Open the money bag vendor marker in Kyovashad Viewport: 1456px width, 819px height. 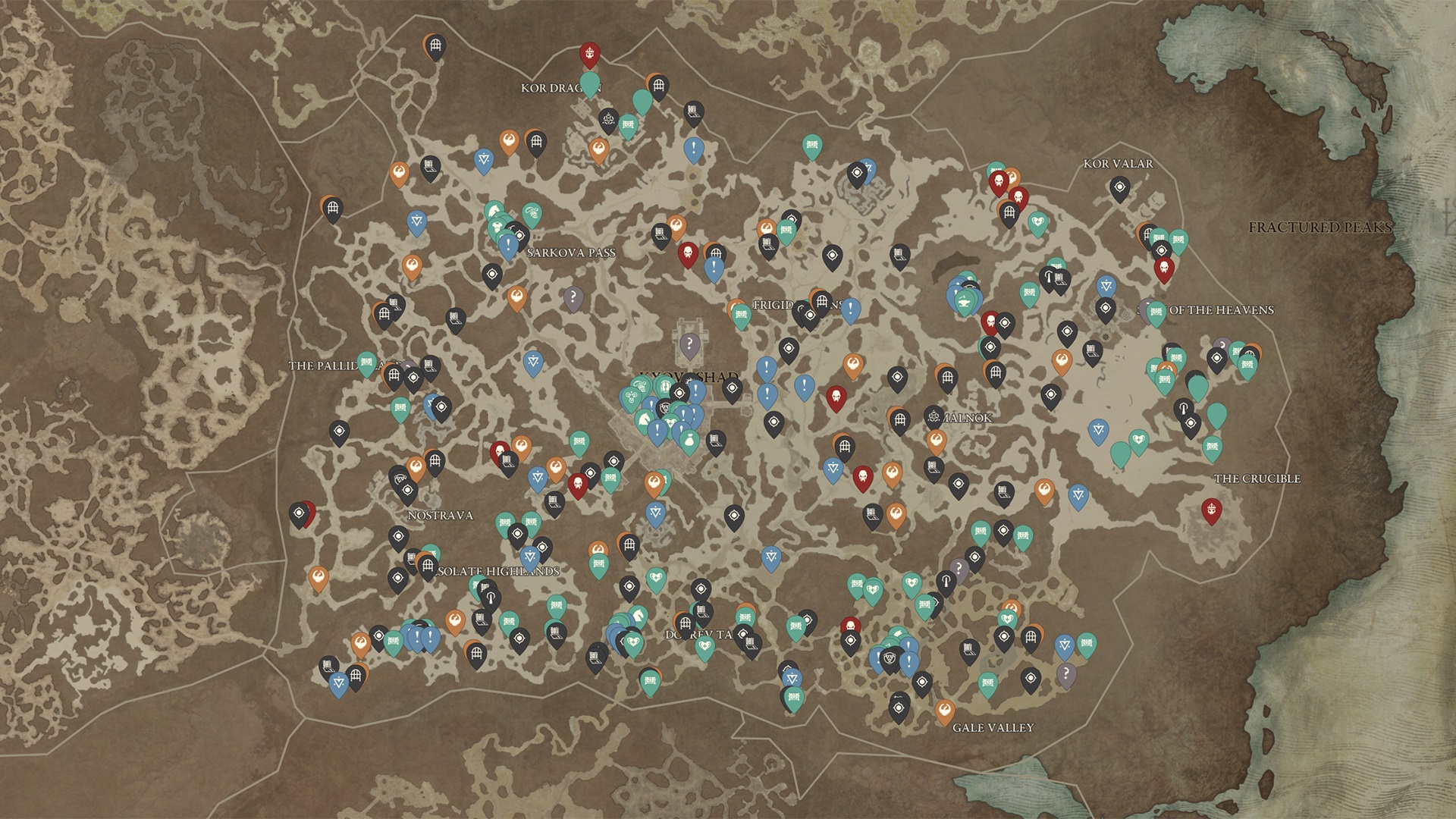tap(690, 438)
